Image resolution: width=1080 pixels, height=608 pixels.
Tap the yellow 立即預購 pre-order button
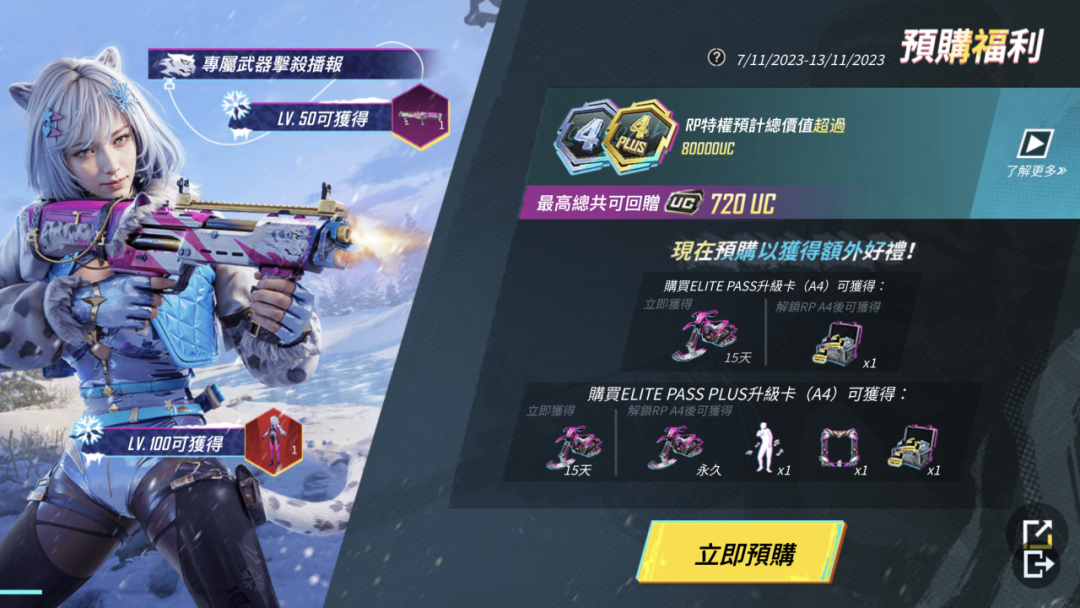click(x=742, y=553)
